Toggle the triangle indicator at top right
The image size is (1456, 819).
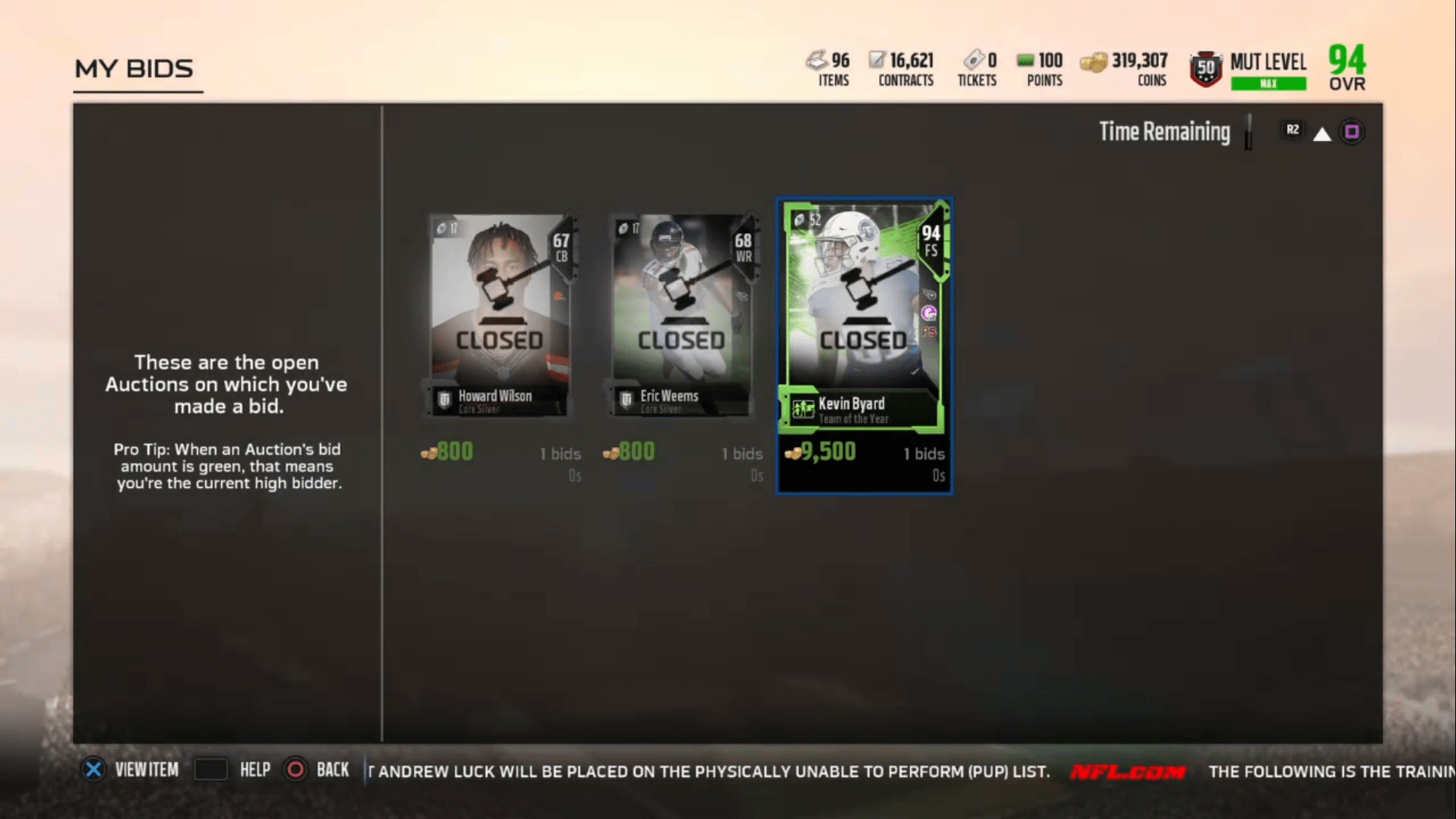(x=1324, y=132)
